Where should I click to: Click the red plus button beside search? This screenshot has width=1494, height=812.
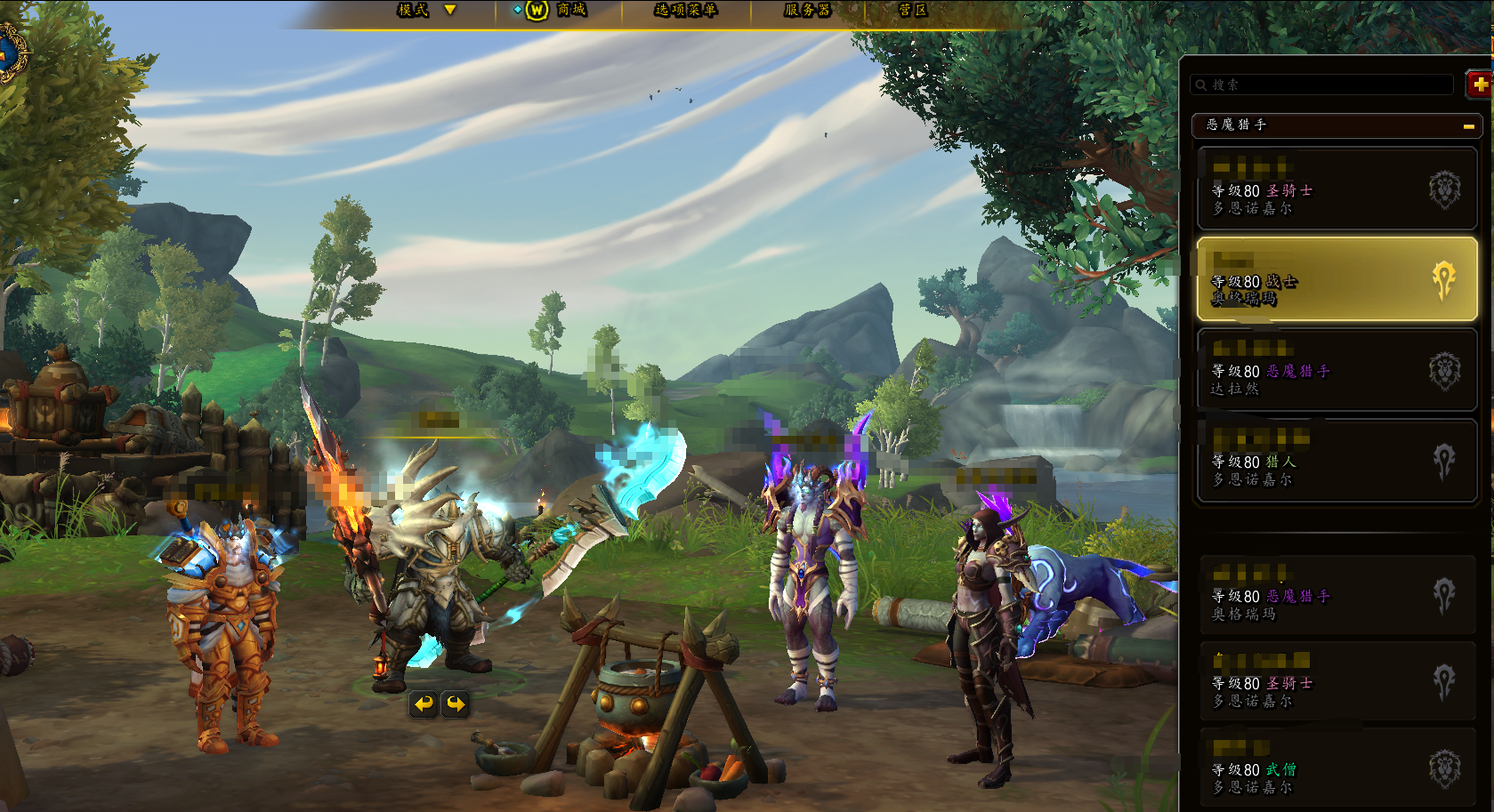(1480, 84)
